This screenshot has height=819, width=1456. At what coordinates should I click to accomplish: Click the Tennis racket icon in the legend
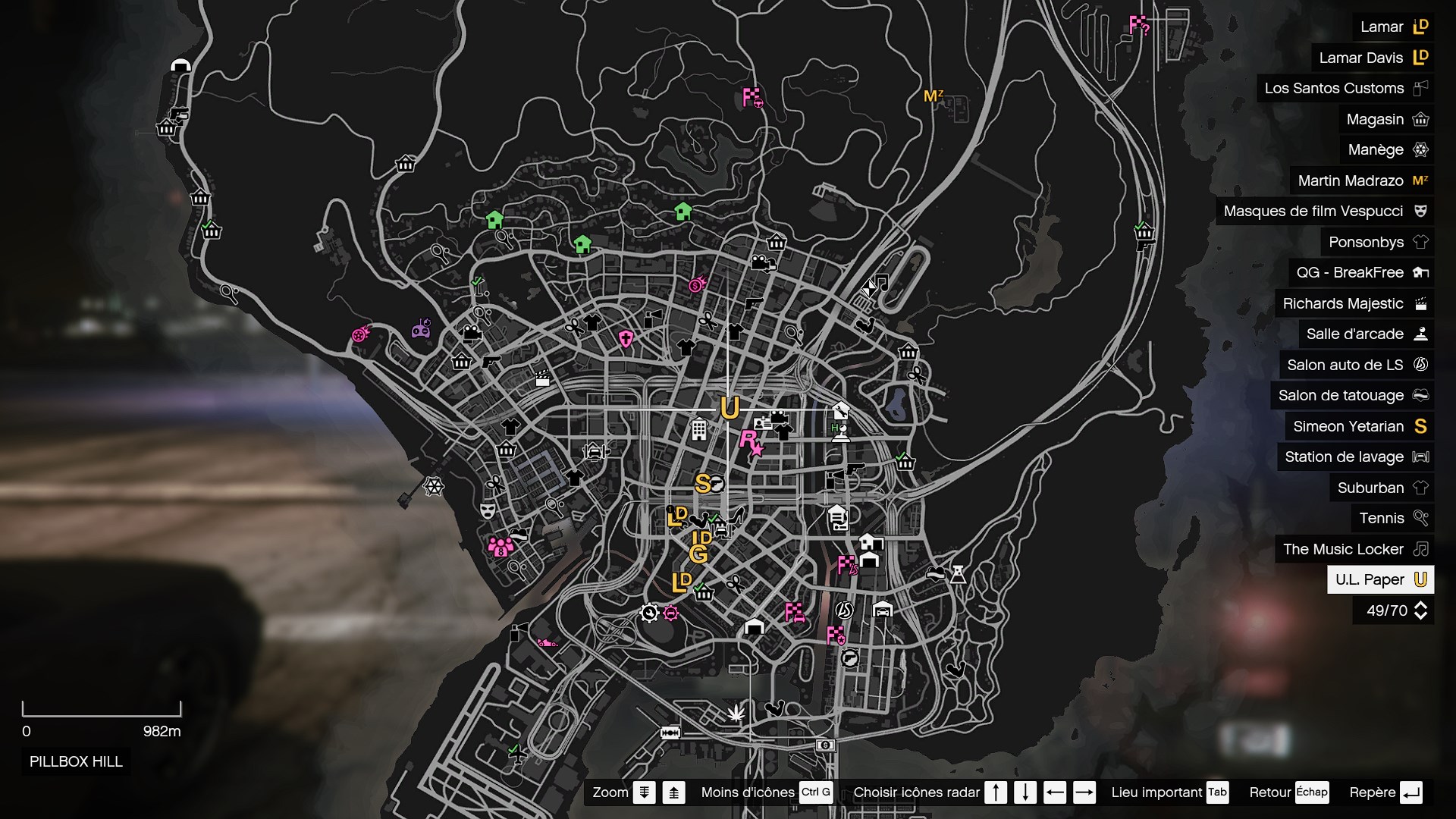(x=1420, y=518)
